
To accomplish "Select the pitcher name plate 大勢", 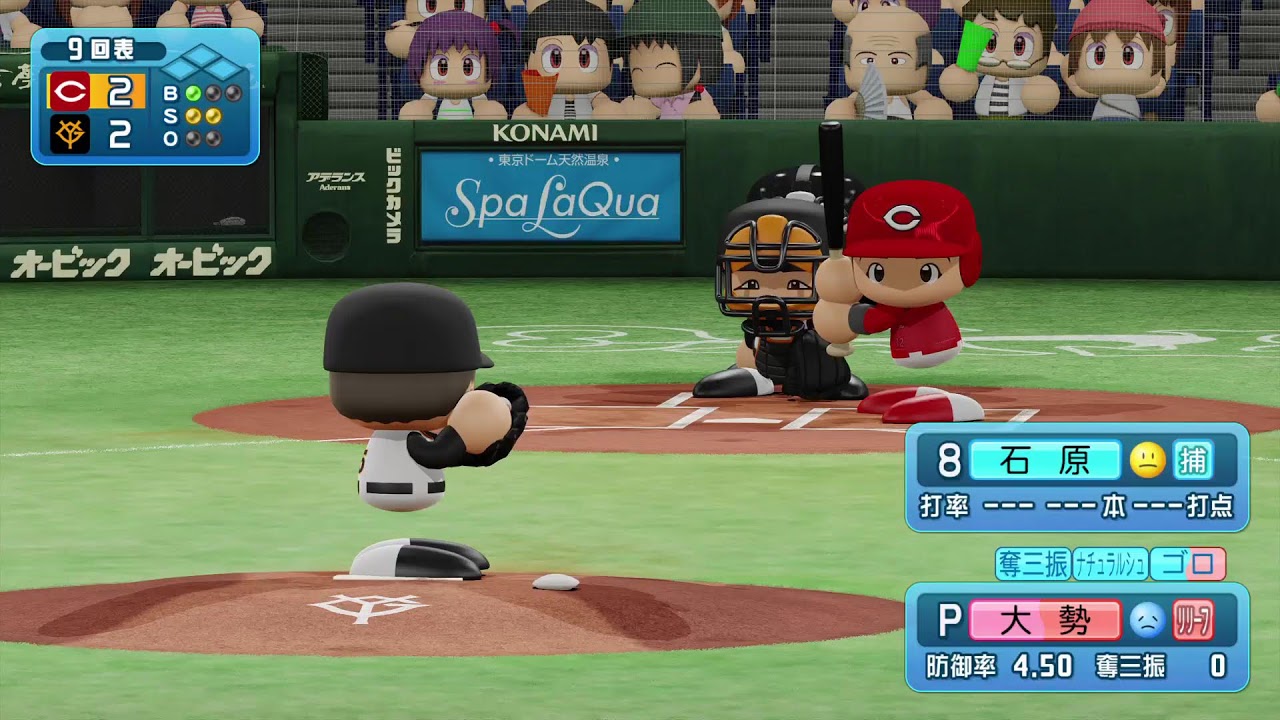I will coord(1044,621).
